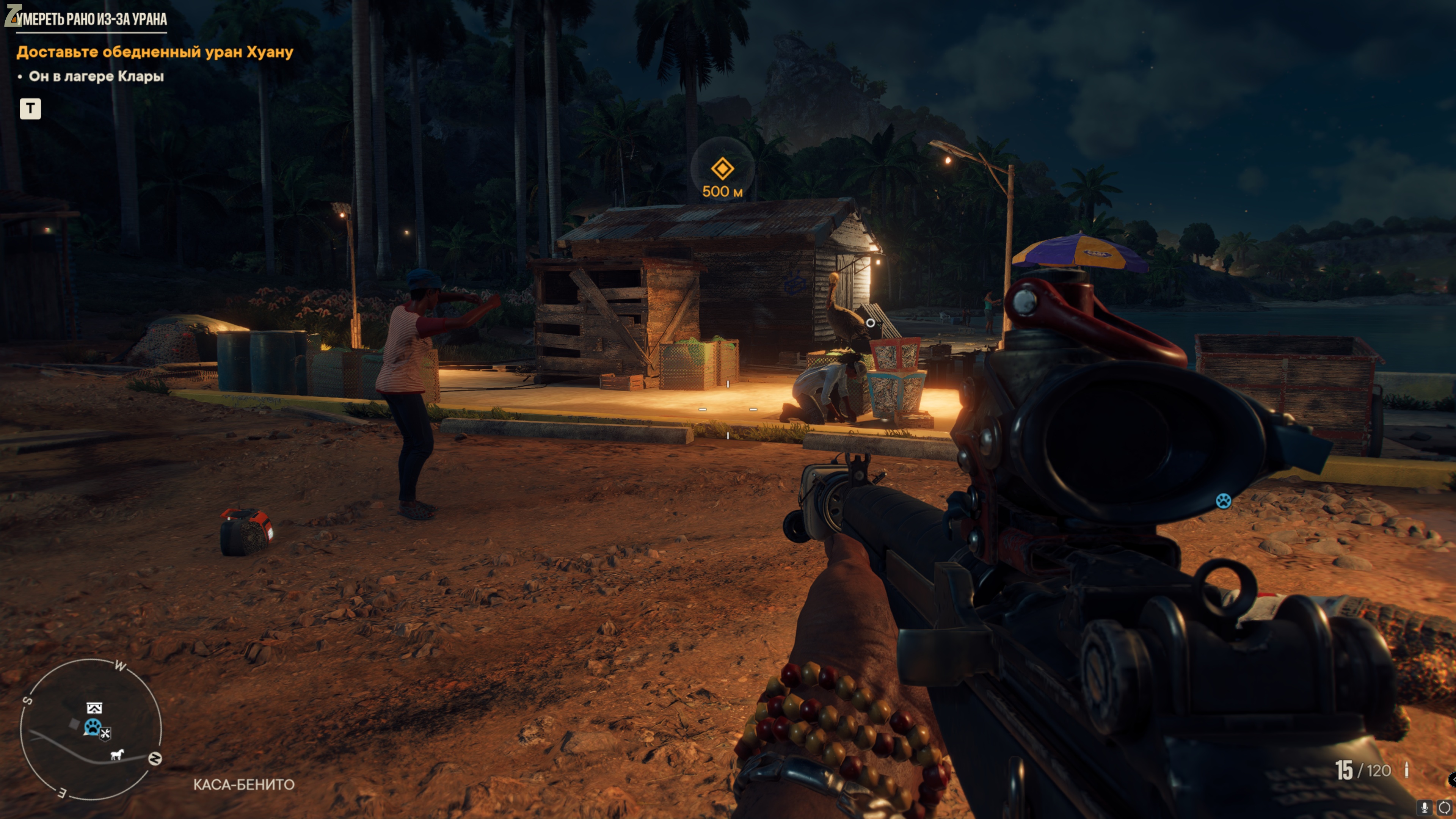This screenshot has height=819, width=1456.
Task: Click the shelter icon on the minimap
Action: [x=94, y=708]
